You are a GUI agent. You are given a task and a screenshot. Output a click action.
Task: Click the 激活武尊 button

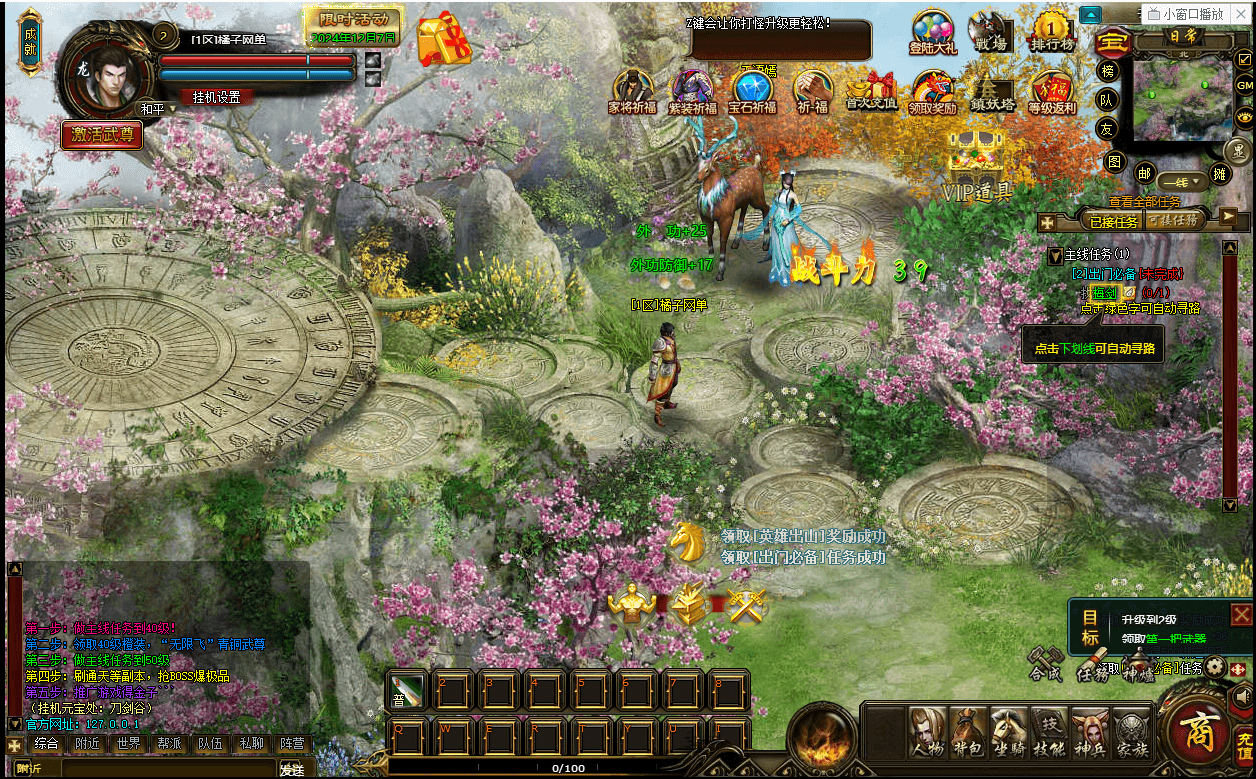tap(102, 135)
